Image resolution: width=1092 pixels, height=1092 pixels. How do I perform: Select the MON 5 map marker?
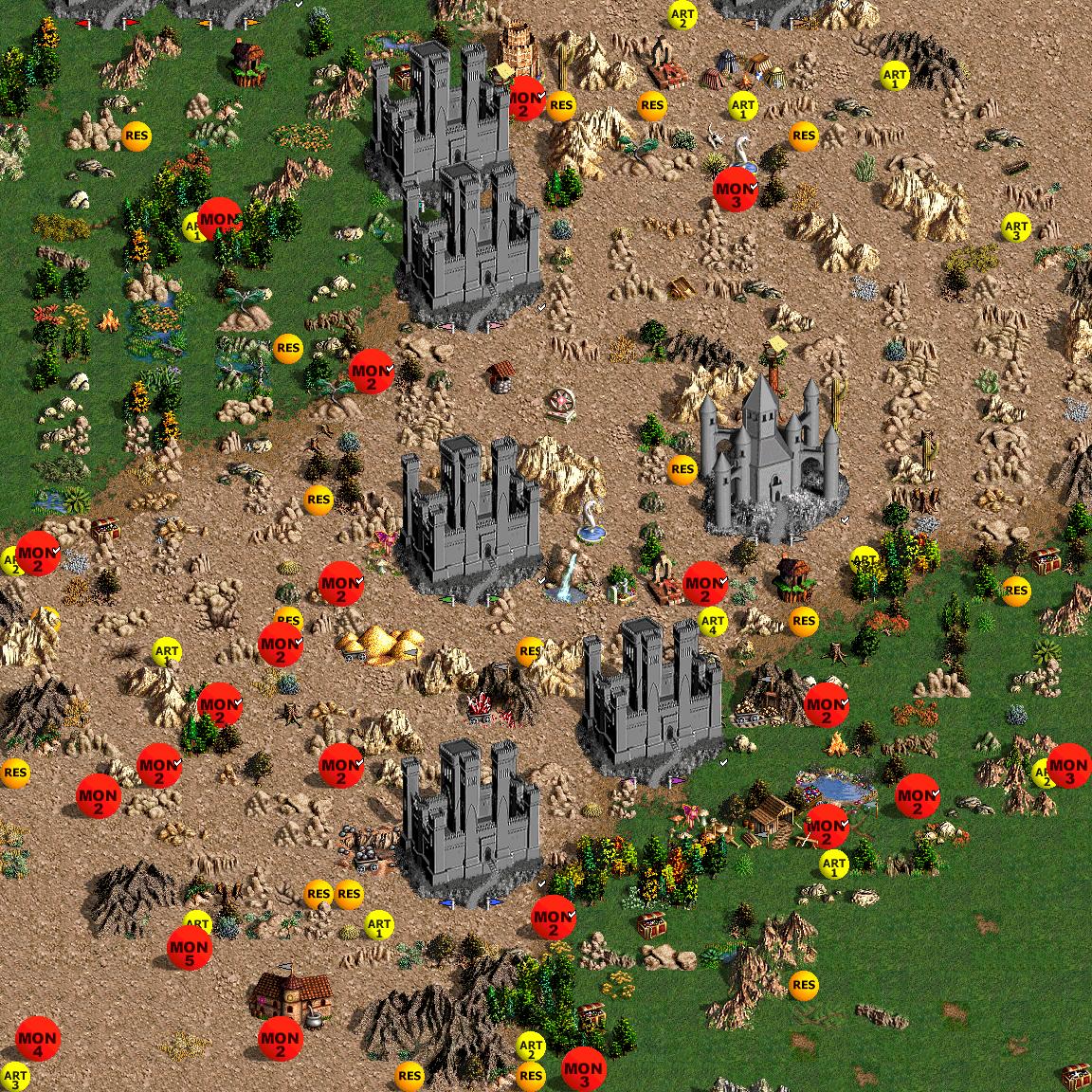(189, 948)
